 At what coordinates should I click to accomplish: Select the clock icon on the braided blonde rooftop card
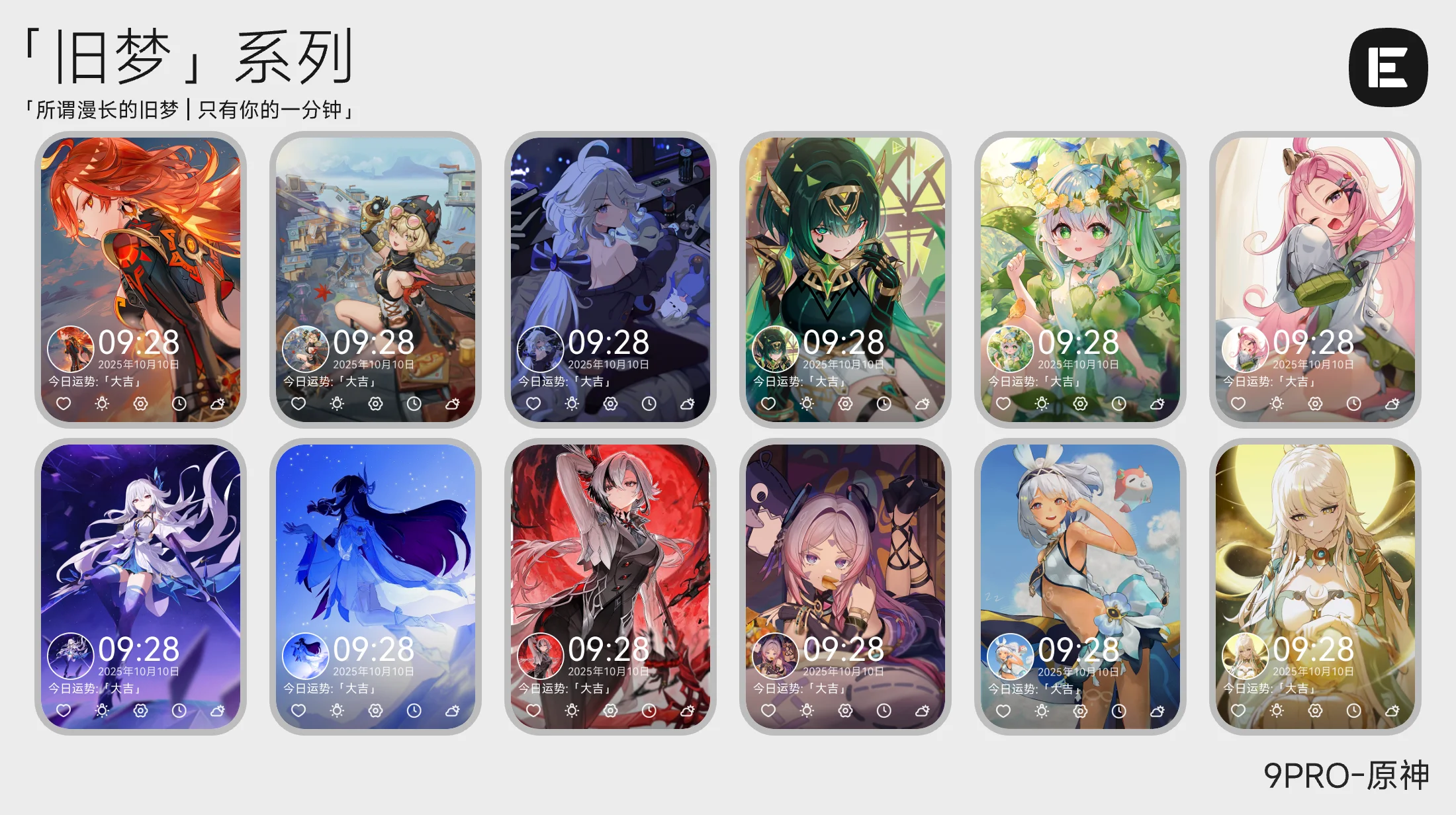coord(414,404)
